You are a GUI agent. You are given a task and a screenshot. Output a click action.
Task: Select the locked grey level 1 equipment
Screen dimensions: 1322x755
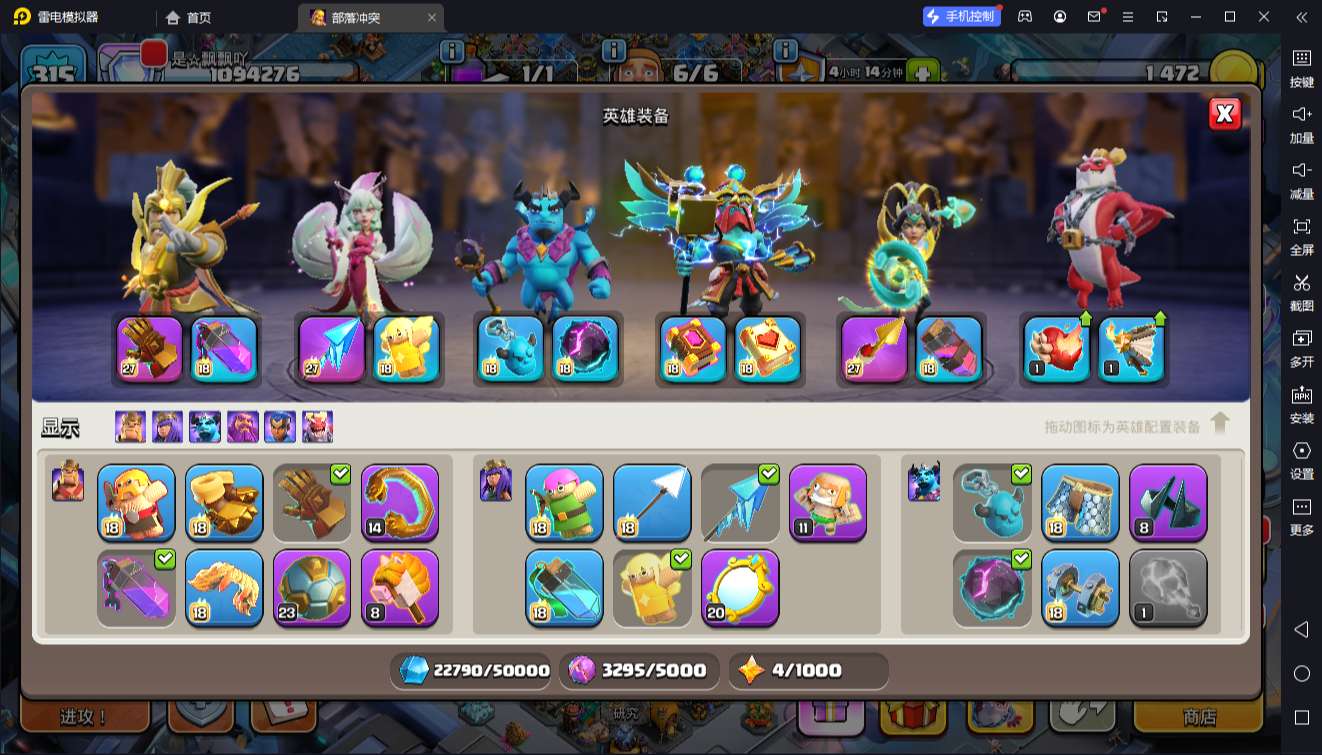click(1168, 588)
